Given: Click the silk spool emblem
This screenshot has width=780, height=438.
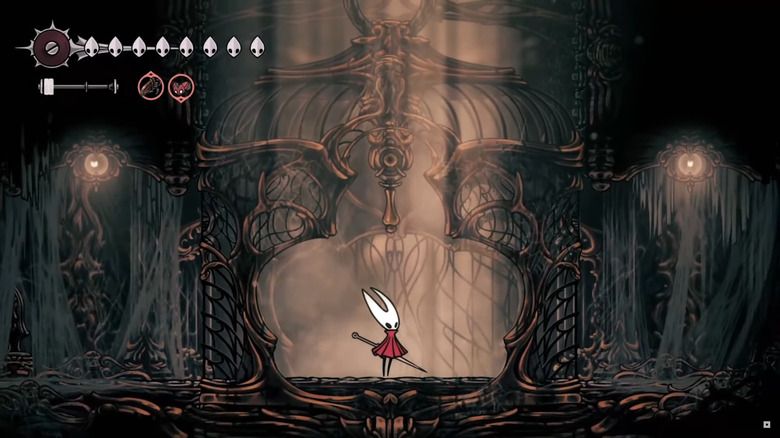Looking at the screenshot, I should (50, 46).
